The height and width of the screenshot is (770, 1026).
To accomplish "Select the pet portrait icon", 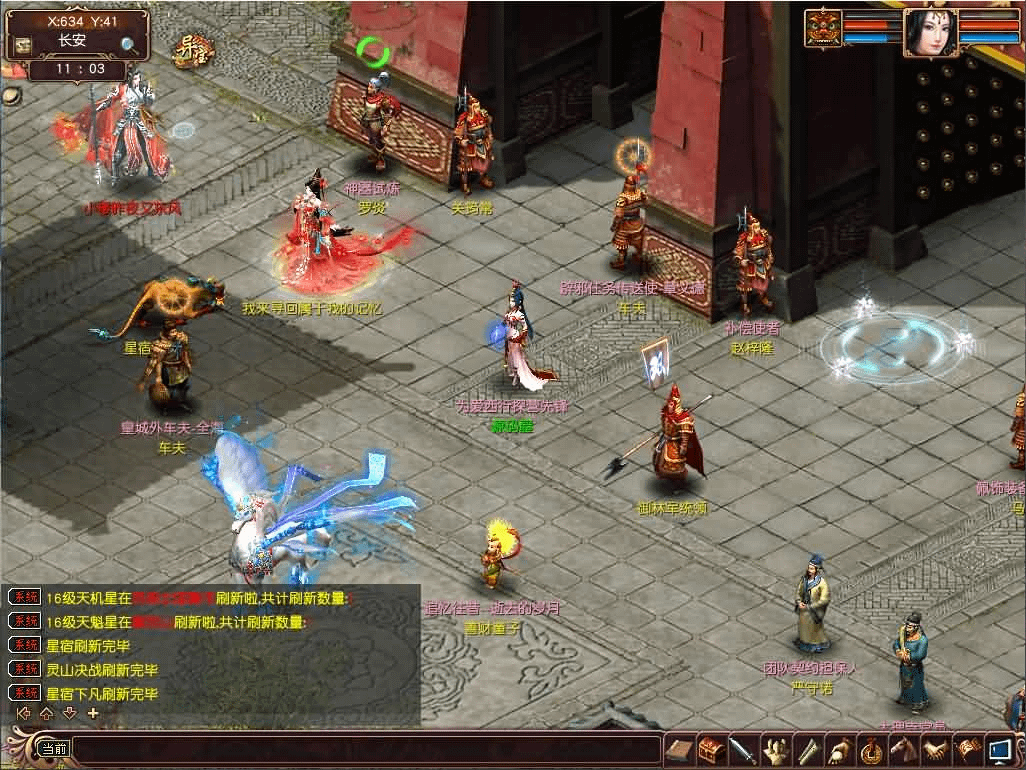I will tap(824, 28).
